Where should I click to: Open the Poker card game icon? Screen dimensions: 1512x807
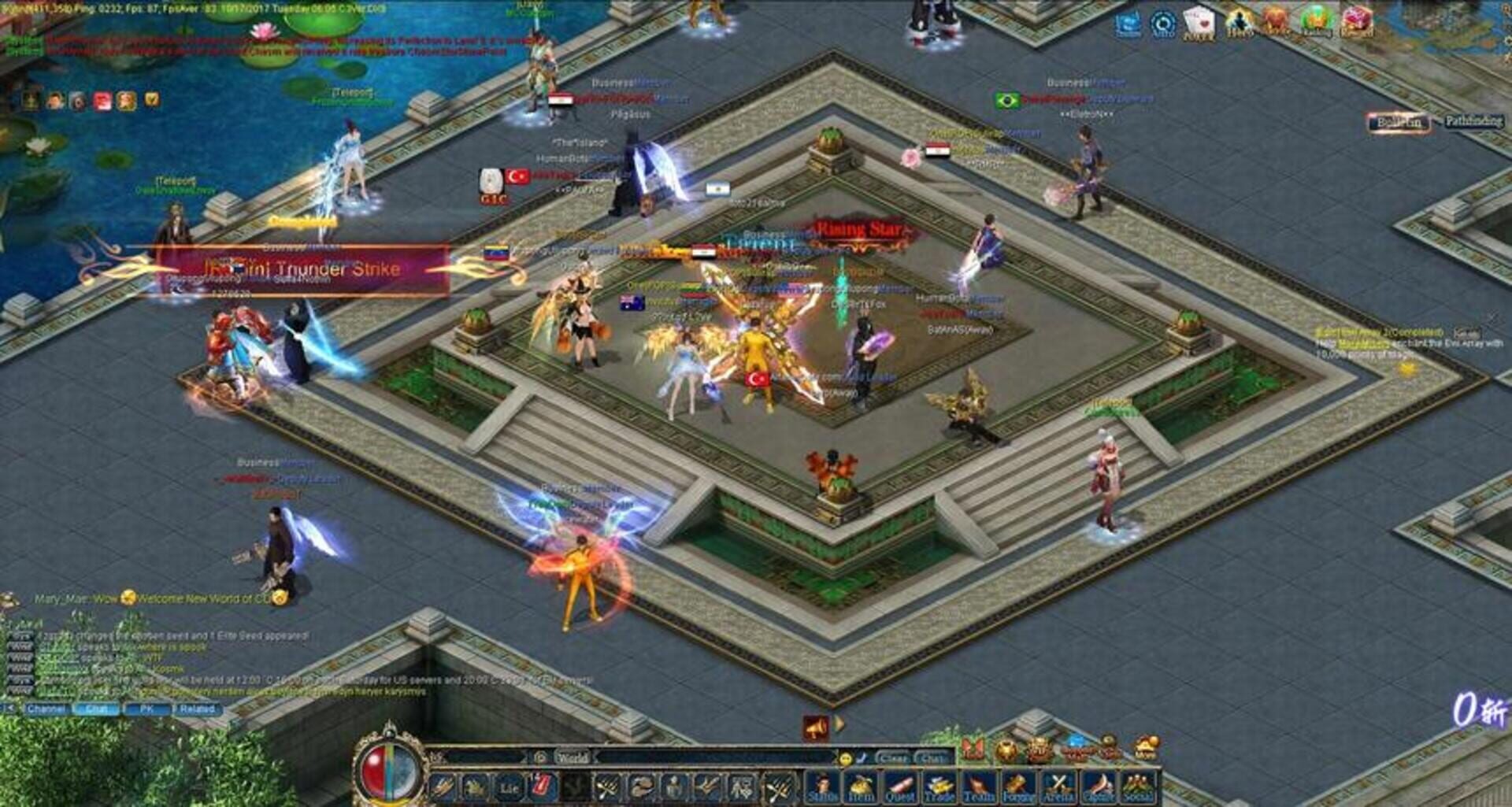(1199, 20)
